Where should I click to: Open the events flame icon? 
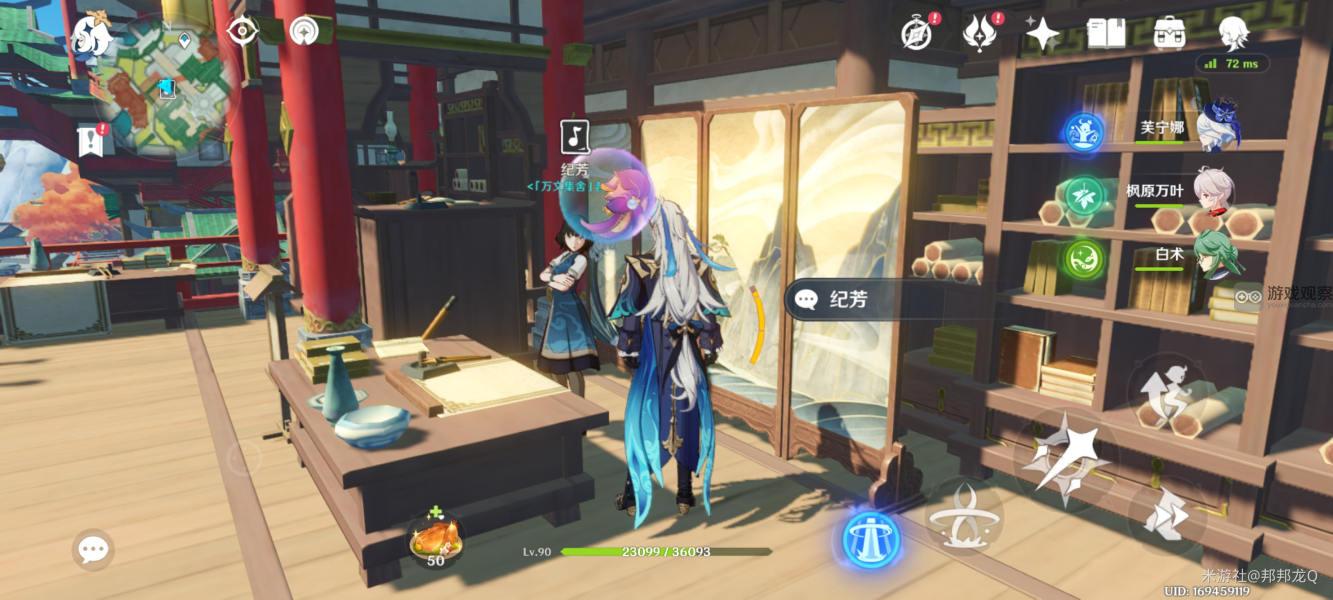click(978, 33)
